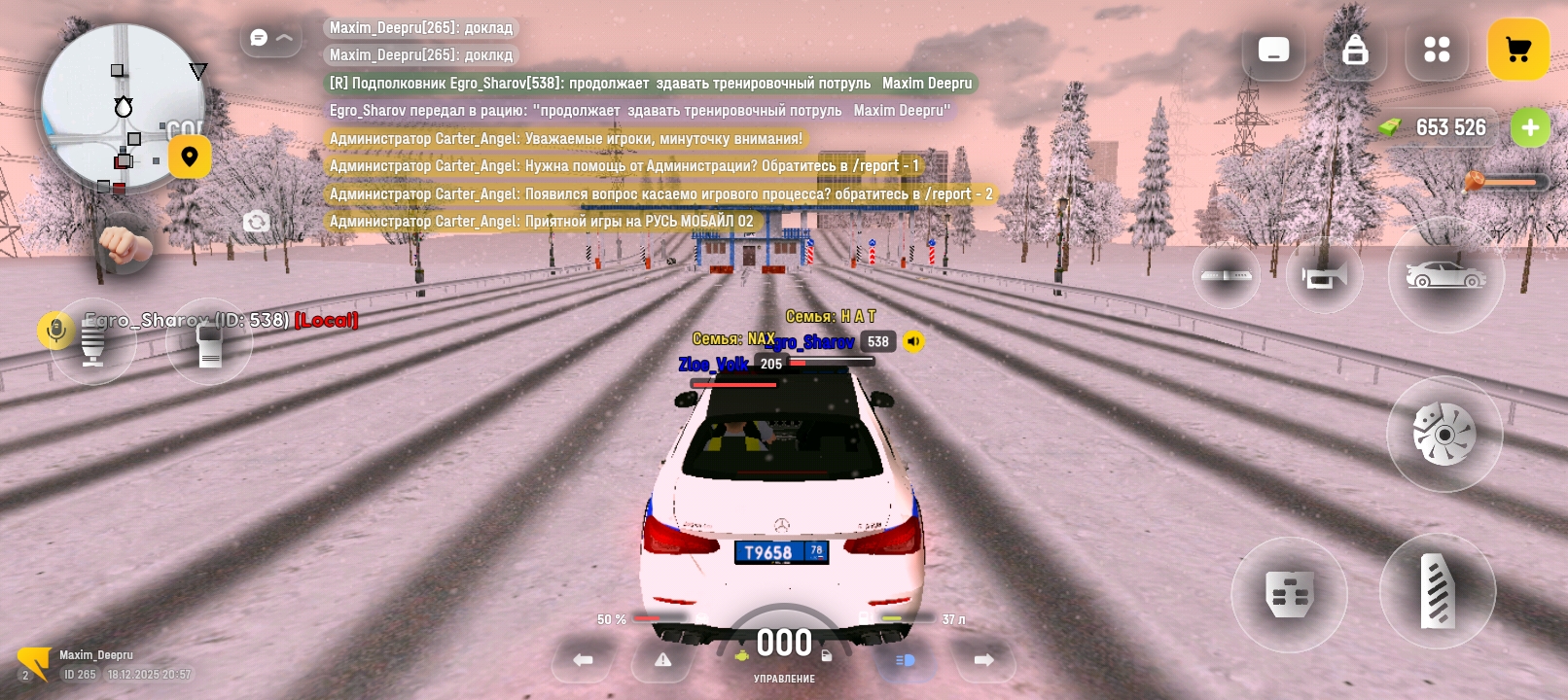Turn on the left turn signal
1568x700 pixels.
(x=583, y=660)
